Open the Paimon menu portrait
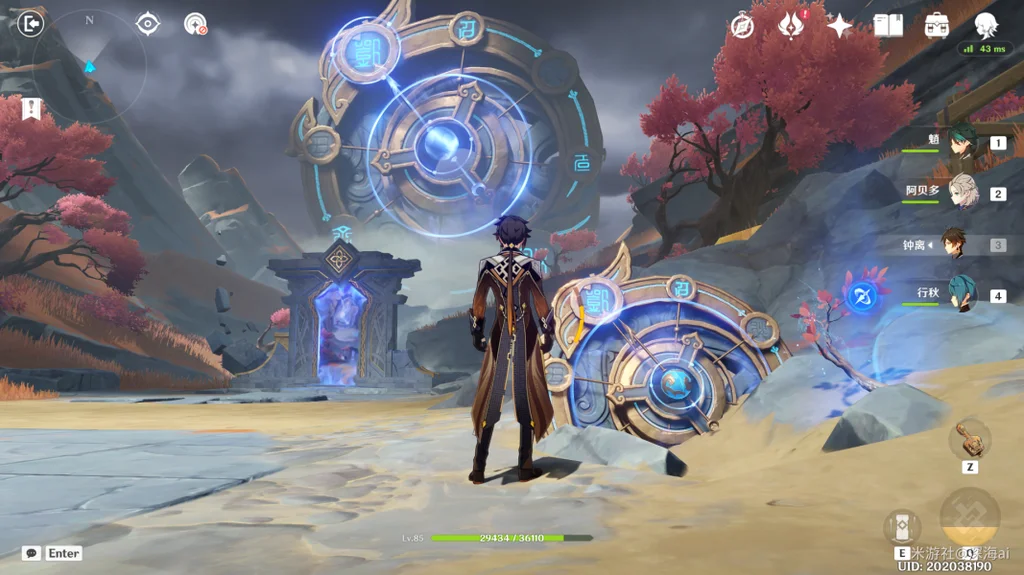The height and width of the screenshot is (575, 1024). pyautogui.click(x=987, y=25)
